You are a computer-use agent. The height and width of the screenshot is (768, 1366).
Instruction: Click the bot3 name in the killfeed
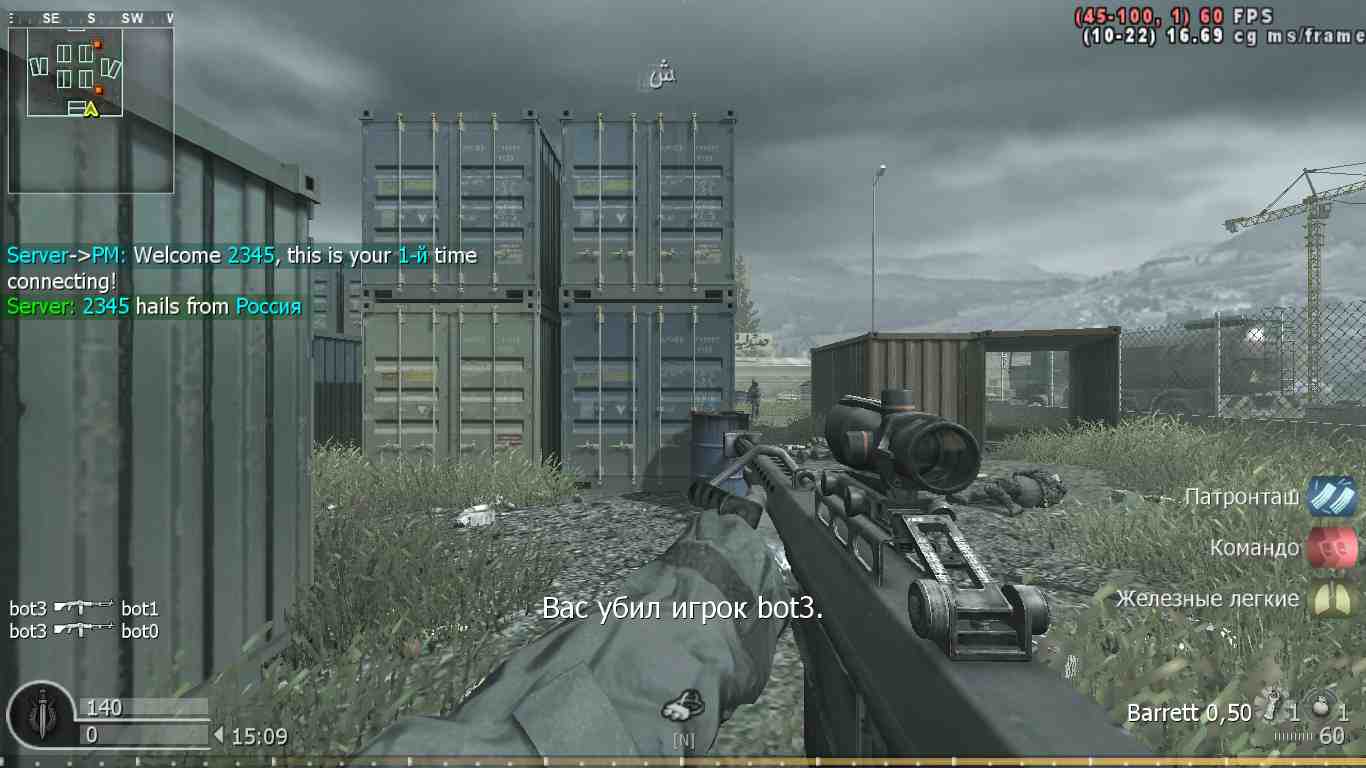25,607
